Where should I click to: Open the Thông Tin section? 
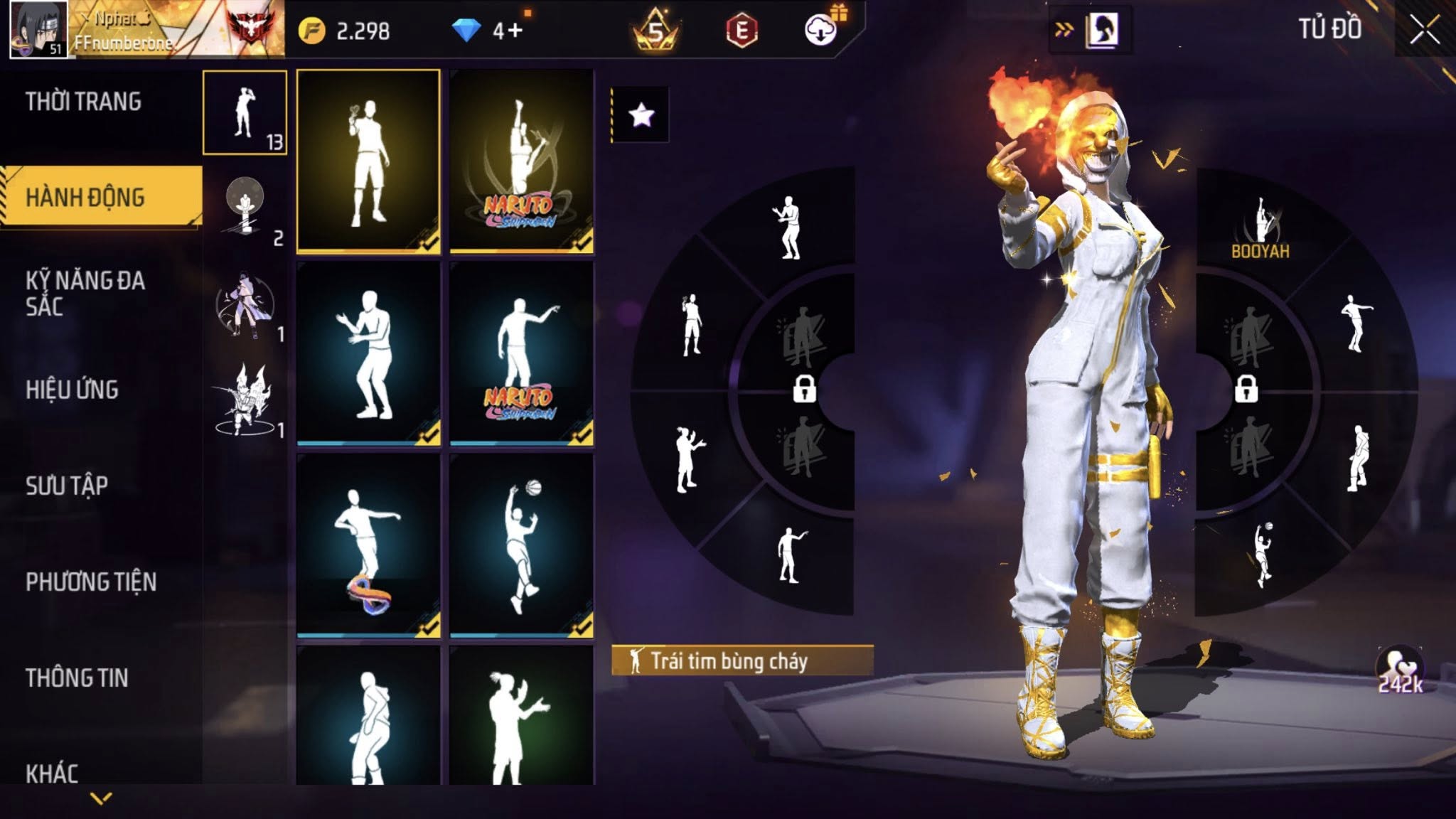tap(77, 678)
